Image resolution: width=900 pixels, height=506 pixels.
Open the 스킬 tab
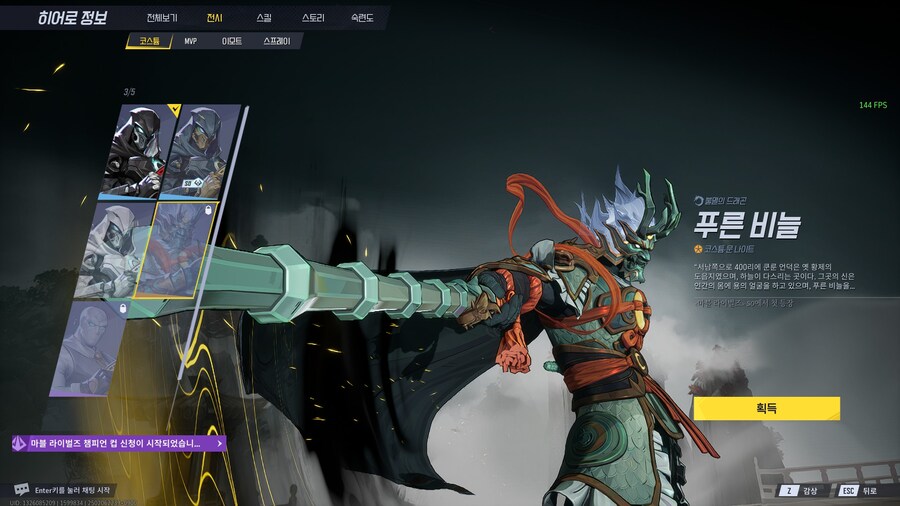tap(263, 18)
